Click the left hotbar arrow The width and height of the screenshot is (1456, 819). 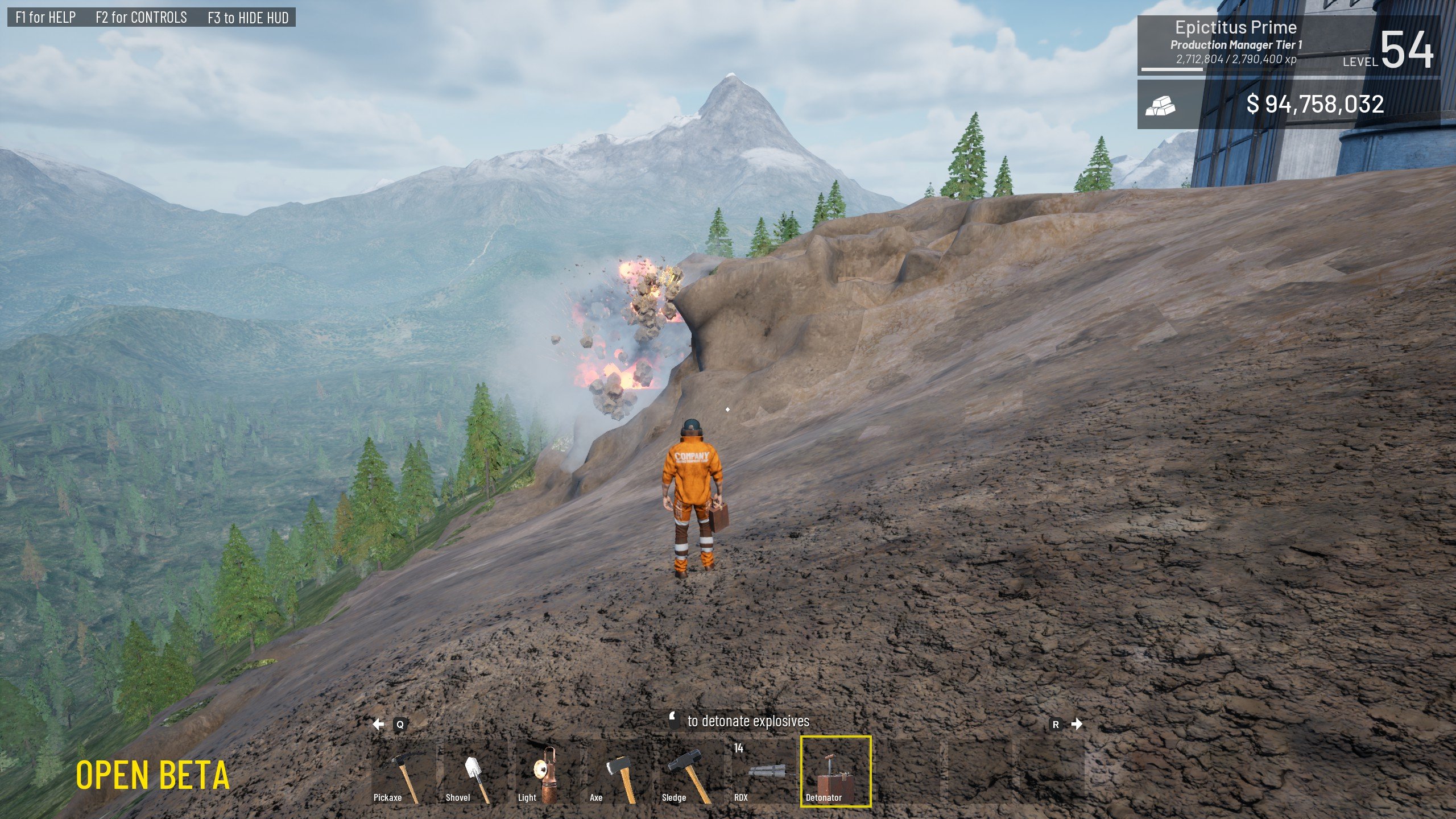pos(379,724)
